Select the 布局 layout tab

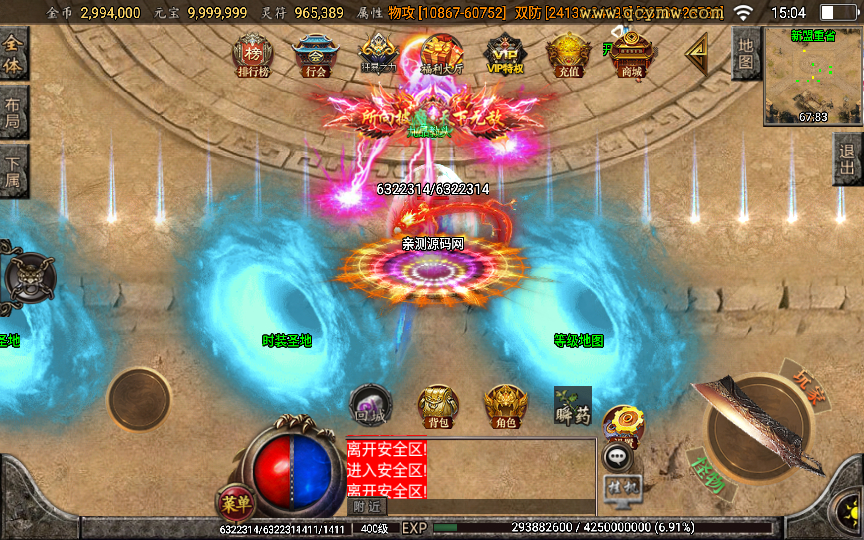tap(14, 112)
